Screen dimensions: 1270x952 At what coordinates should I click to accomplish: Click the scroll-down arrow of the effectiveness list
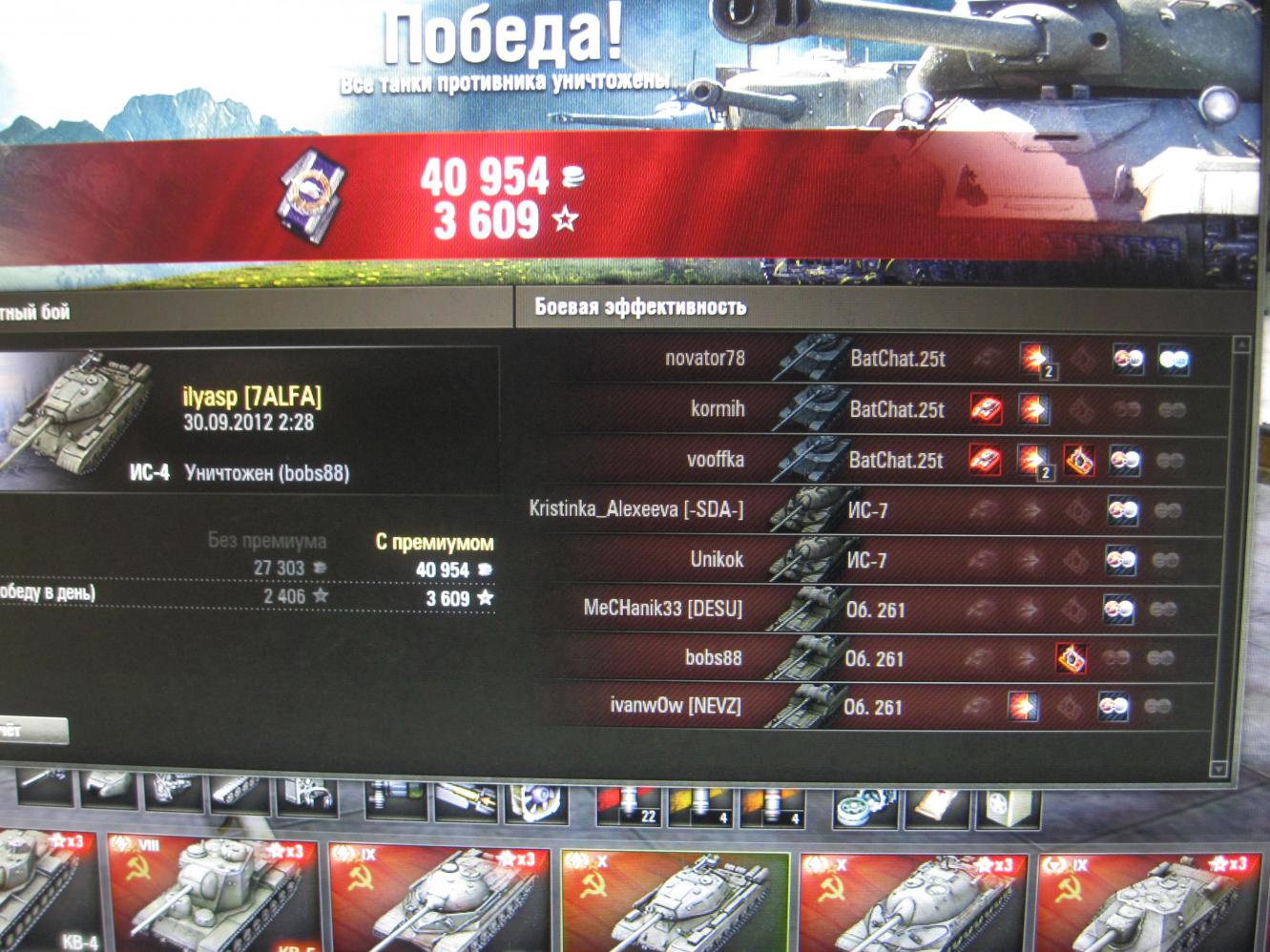1218,769
